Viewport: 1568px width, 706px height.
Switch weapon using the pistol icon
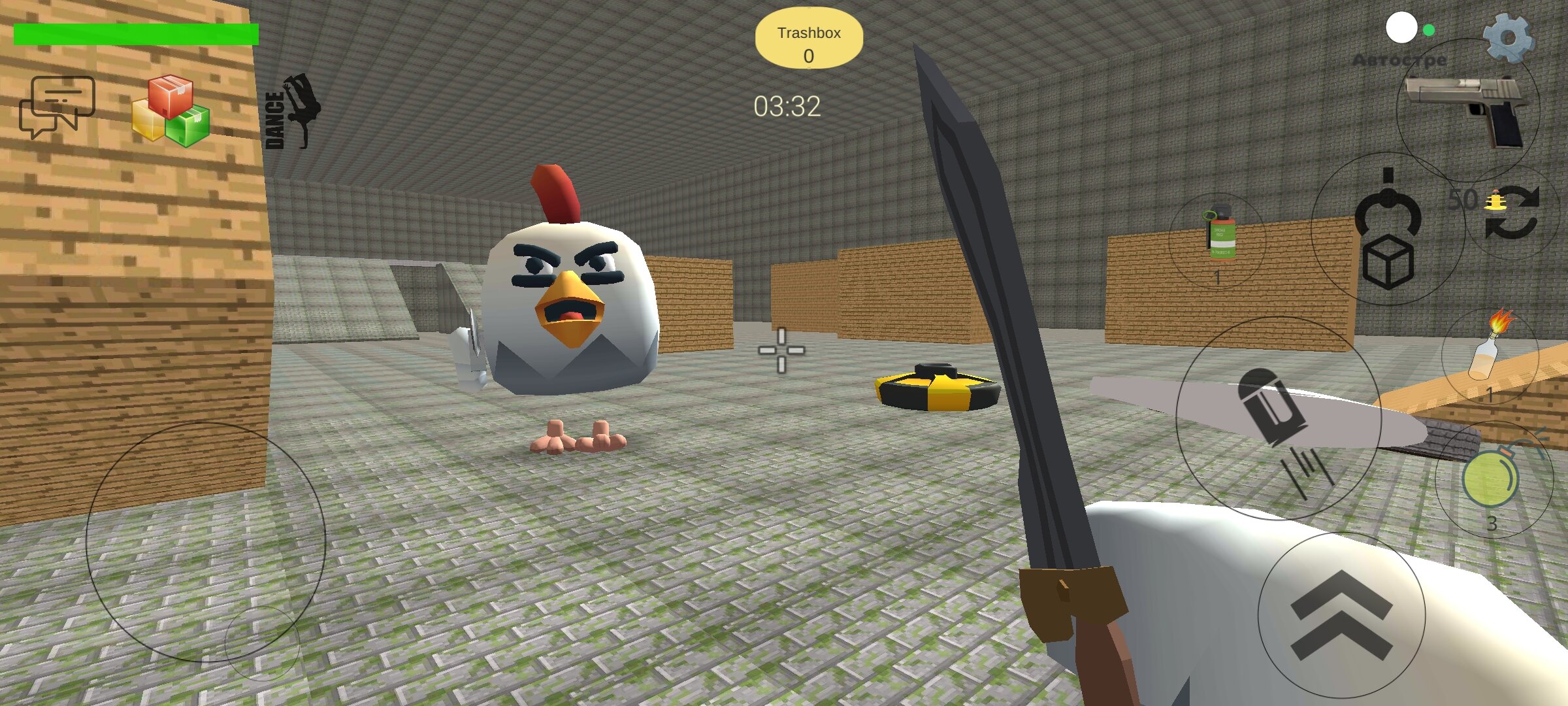1467,110
